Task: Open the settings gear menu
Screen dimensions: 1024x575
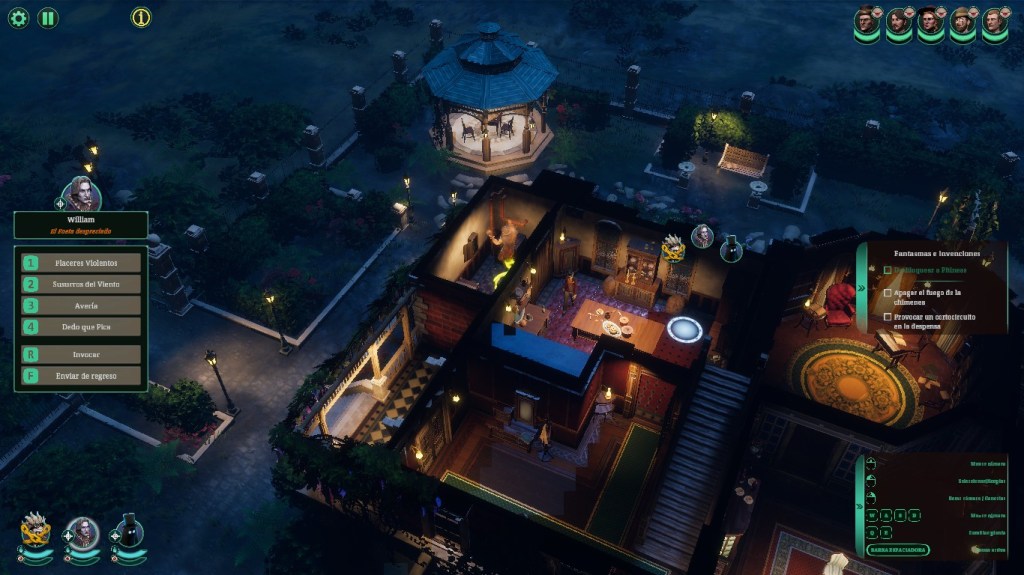Action: click(x=18, y=18)
